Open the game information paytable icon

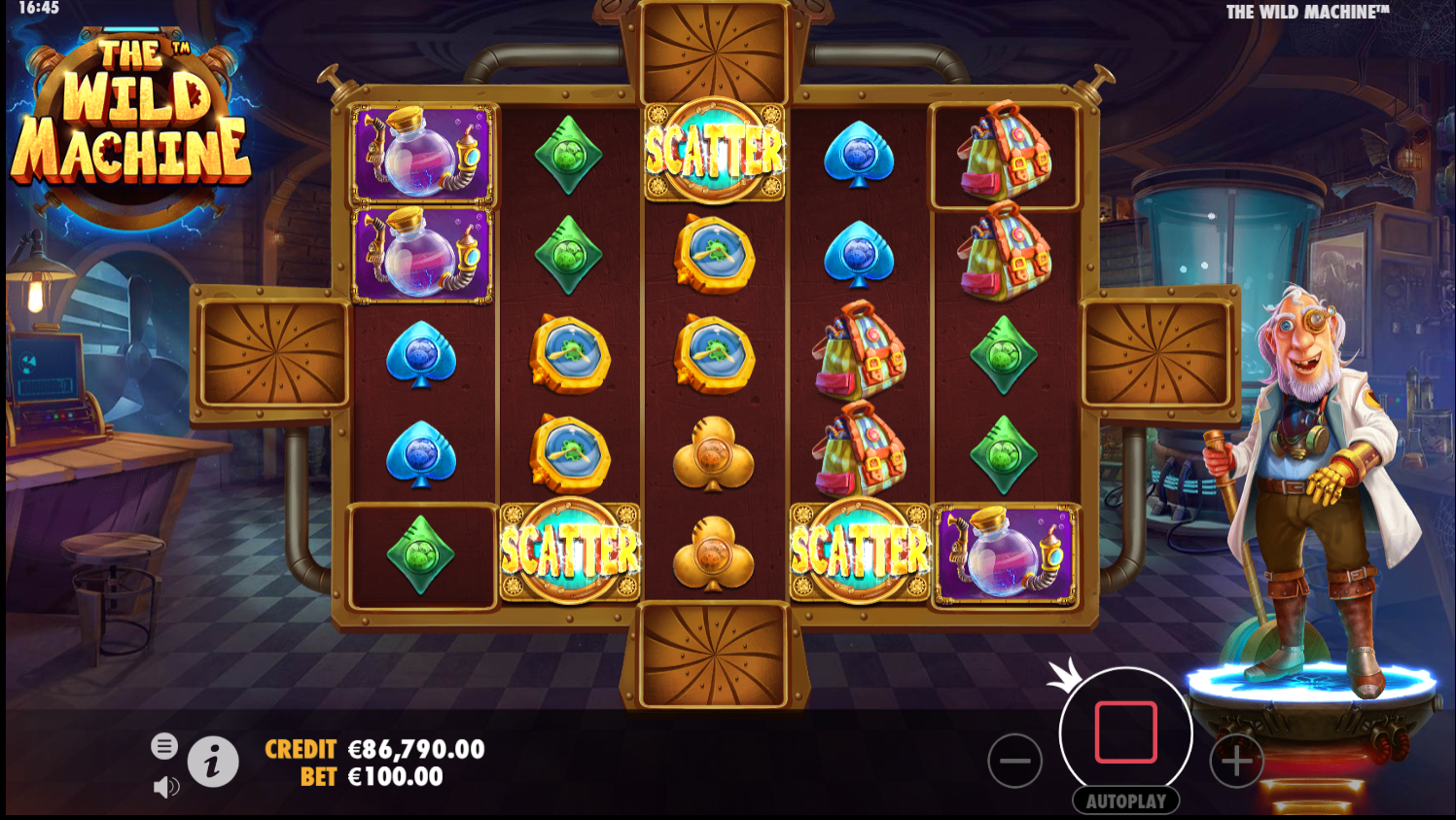214,762
